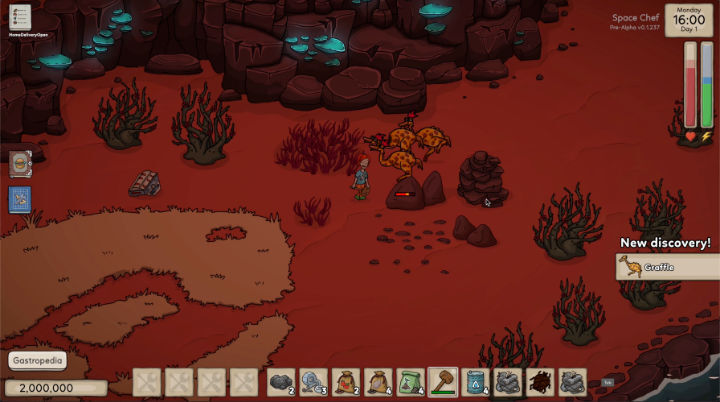
Task: Select the silver ore hotbar slot
Action: [312, 382]
